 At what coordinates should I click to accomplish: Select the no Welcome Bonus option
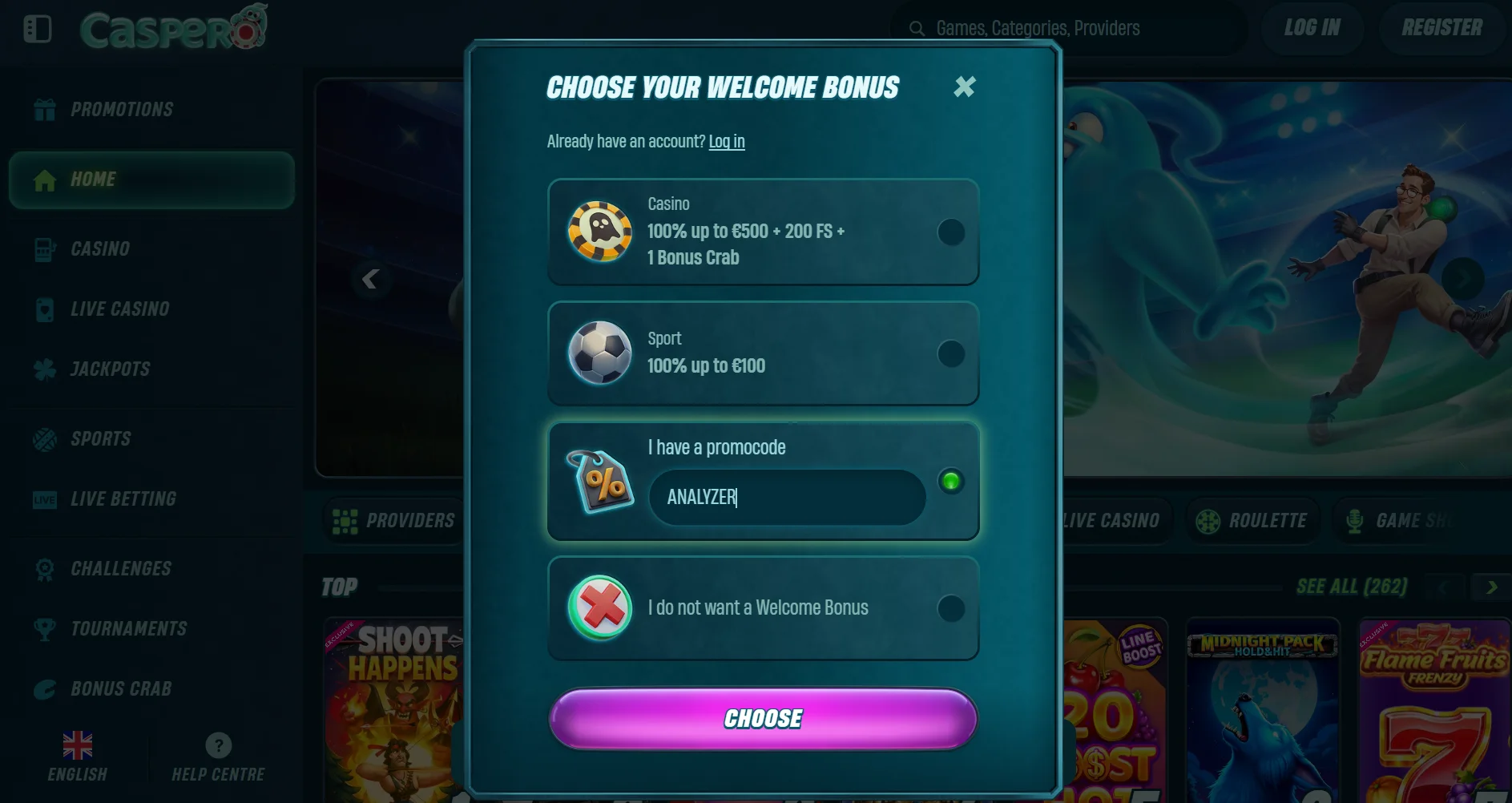(x=950, y=608)
